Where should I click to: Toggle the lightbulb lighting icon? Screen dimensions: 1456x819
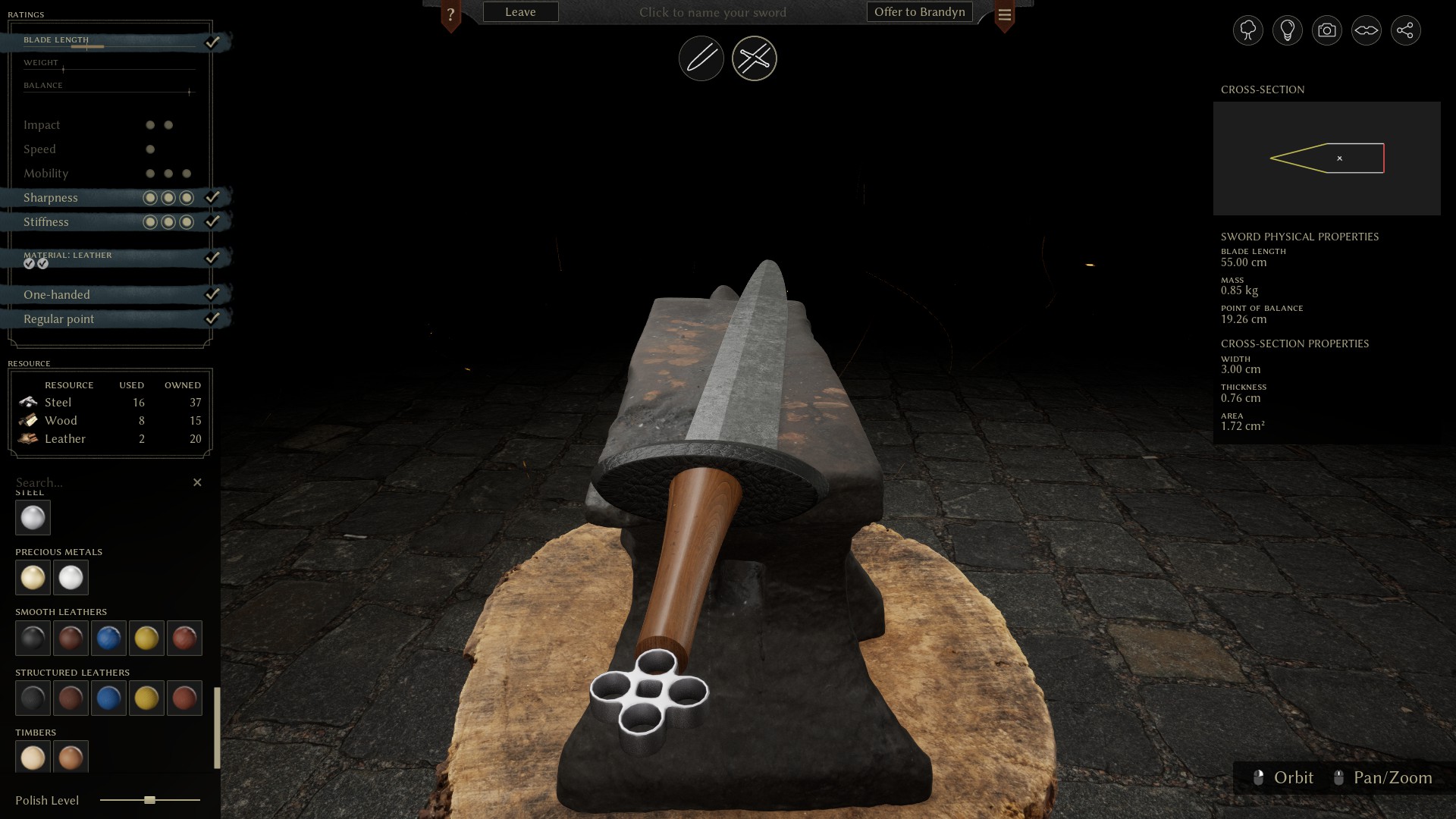pos(1287,30)
